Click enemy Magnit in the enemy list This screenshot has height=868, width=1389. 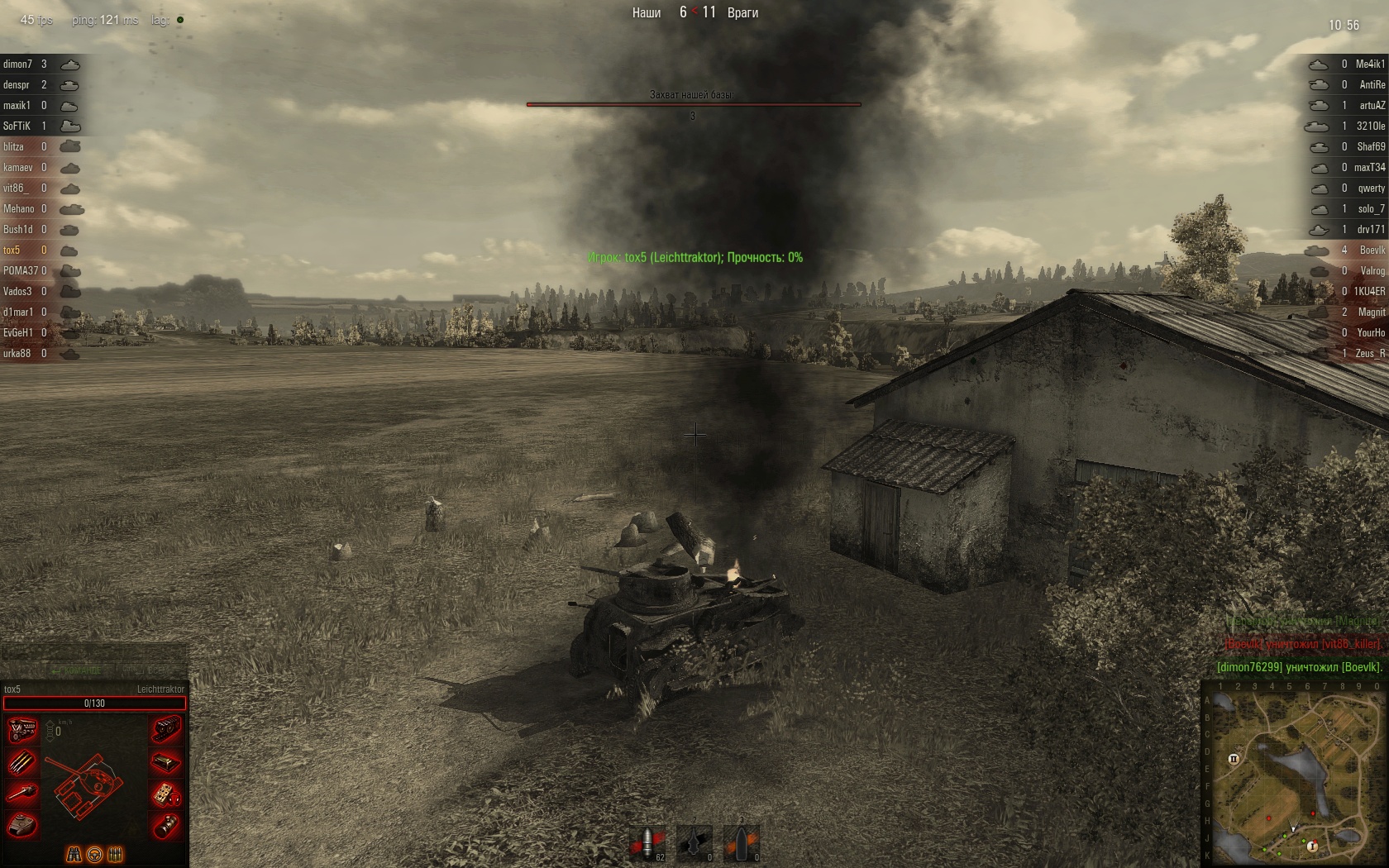tap(1371, 312)
